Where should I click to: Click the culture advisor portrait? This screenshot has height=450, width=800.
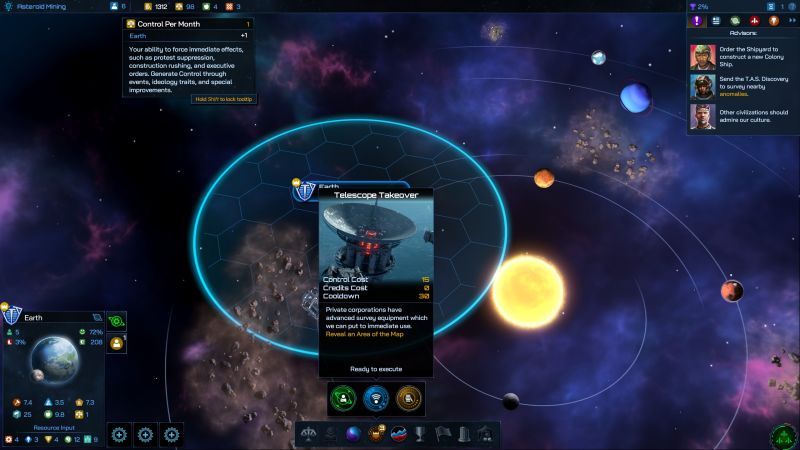(703, 120)
